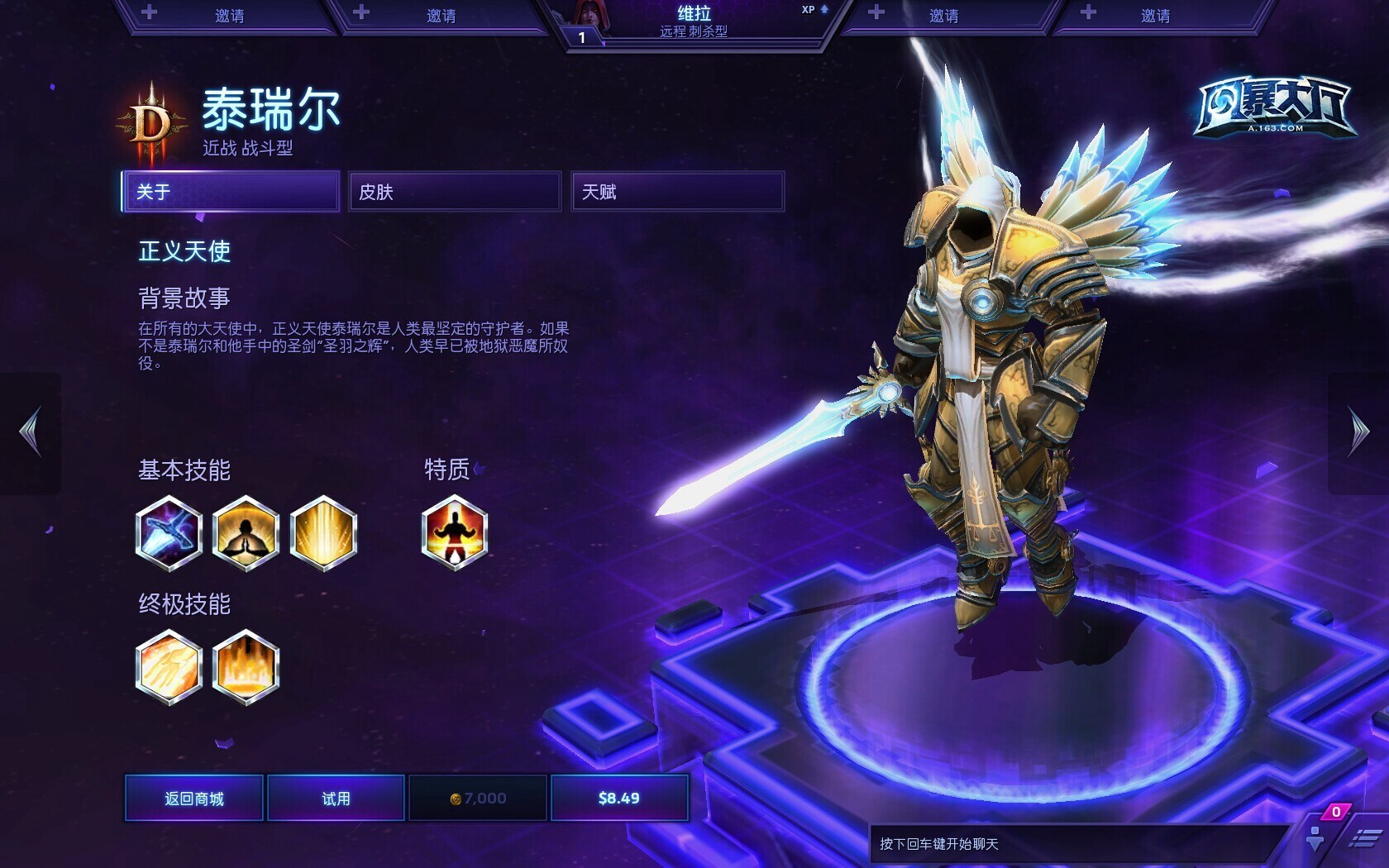This screenshot has width=1389, height=868.
Task: Try the hero with 试用 button
Action: (x=336, y=798)
